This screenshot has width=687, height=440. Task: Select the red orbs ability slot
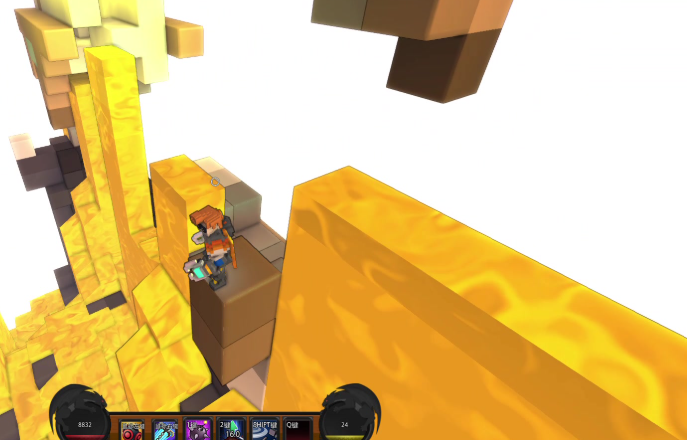[x=133, y=430]
